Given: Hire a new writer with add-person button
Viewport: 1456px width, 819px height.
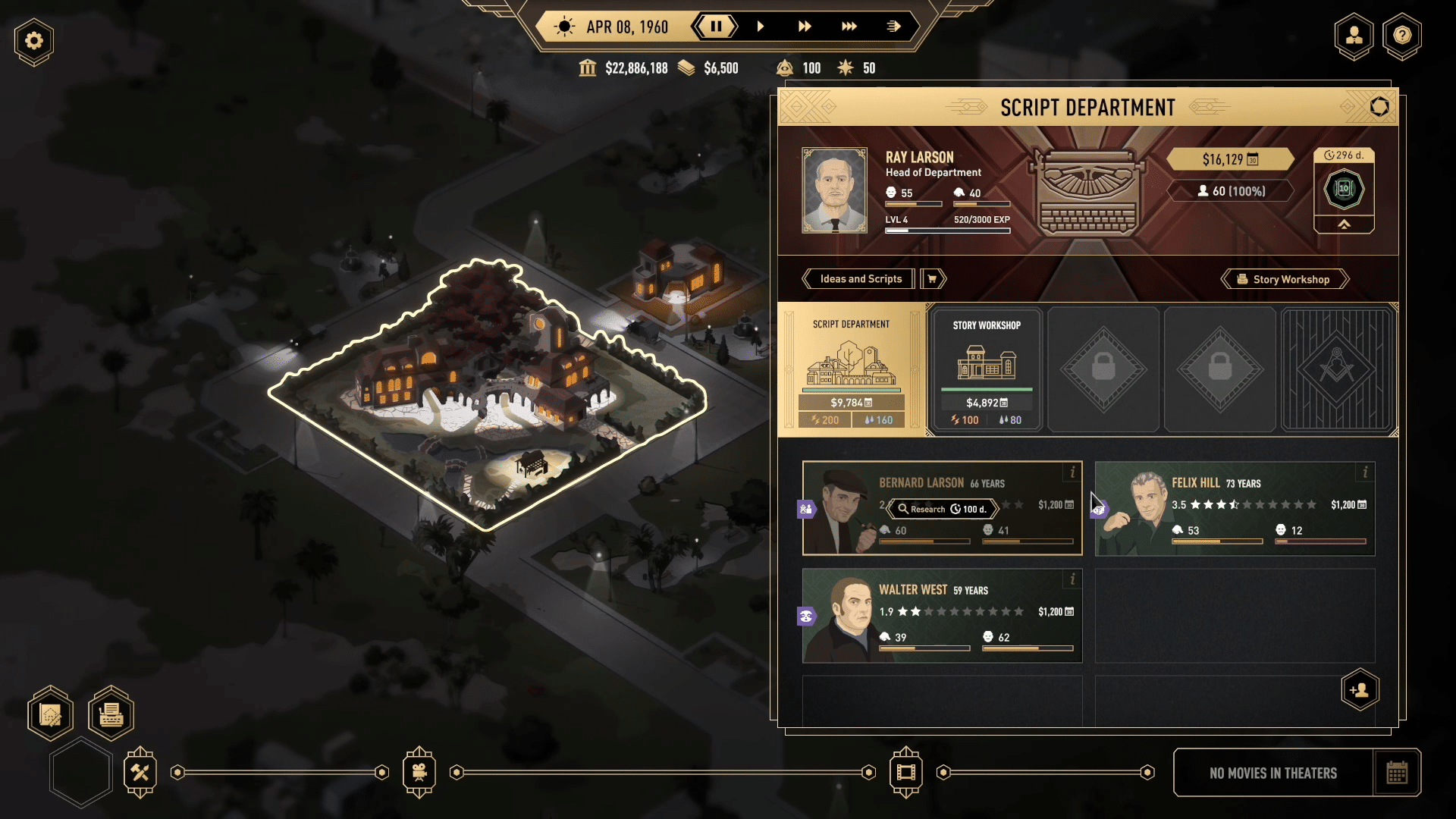Looking at the screenshot, I should (1360, 690).
